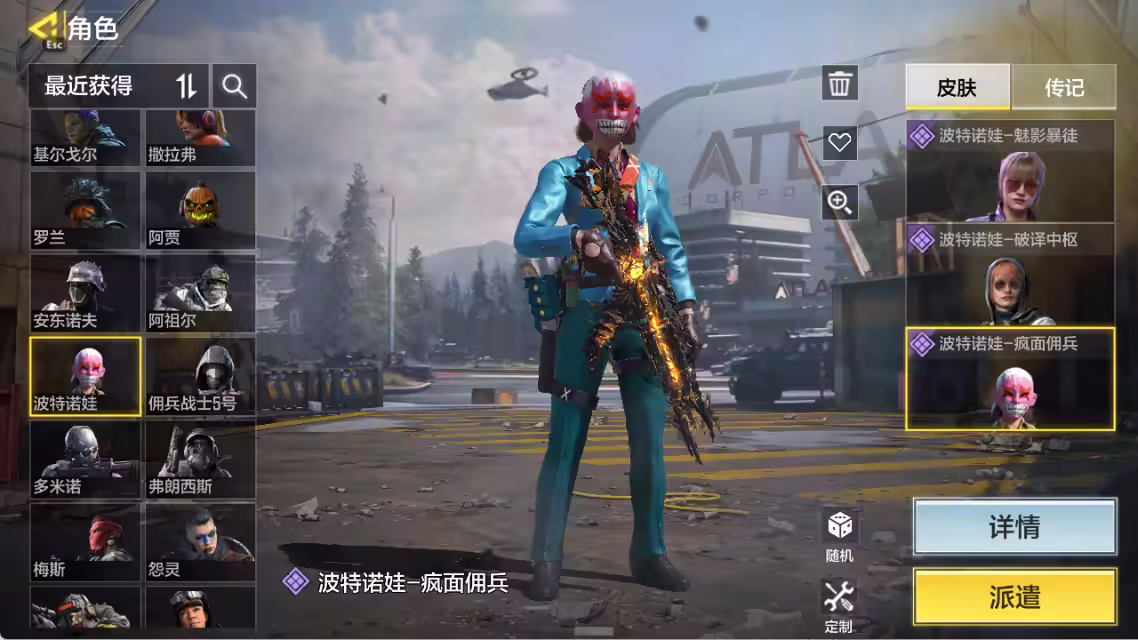Select the 安东诺夫 character tile

pyautogui.click(x=85, y=293)
